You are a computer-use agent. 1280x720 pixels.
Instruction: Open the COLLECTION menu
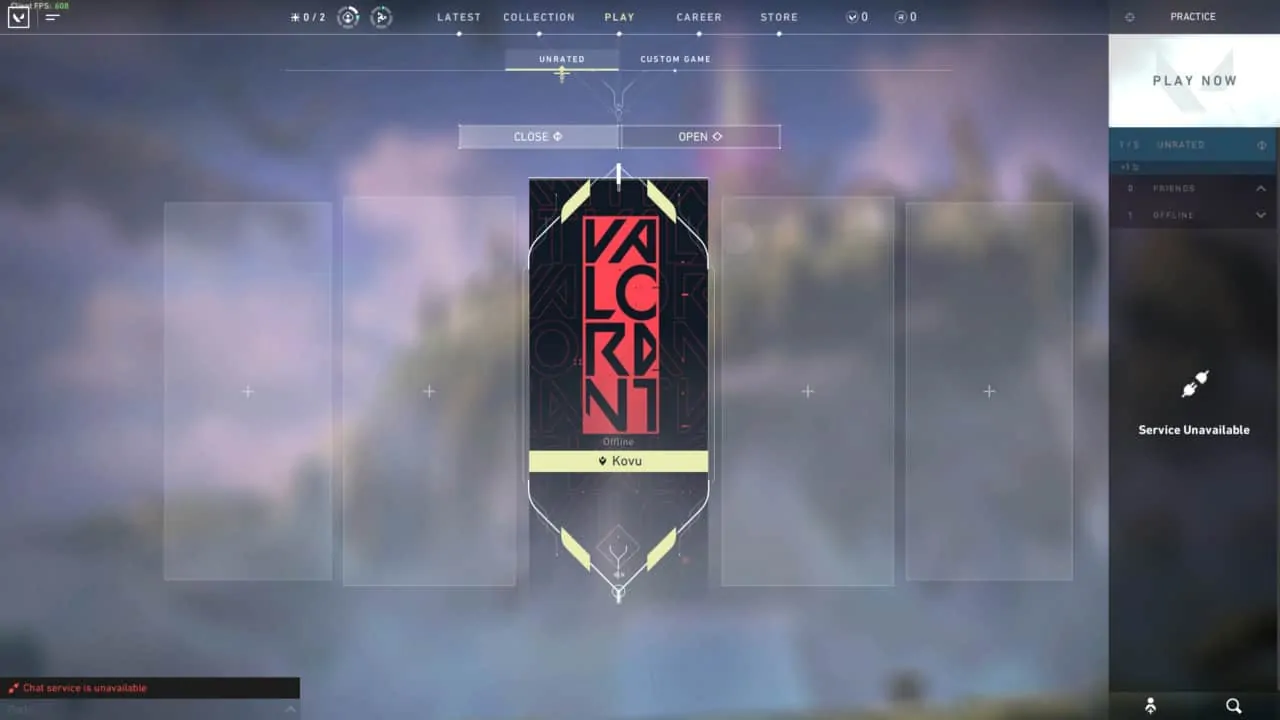(539, 17)
